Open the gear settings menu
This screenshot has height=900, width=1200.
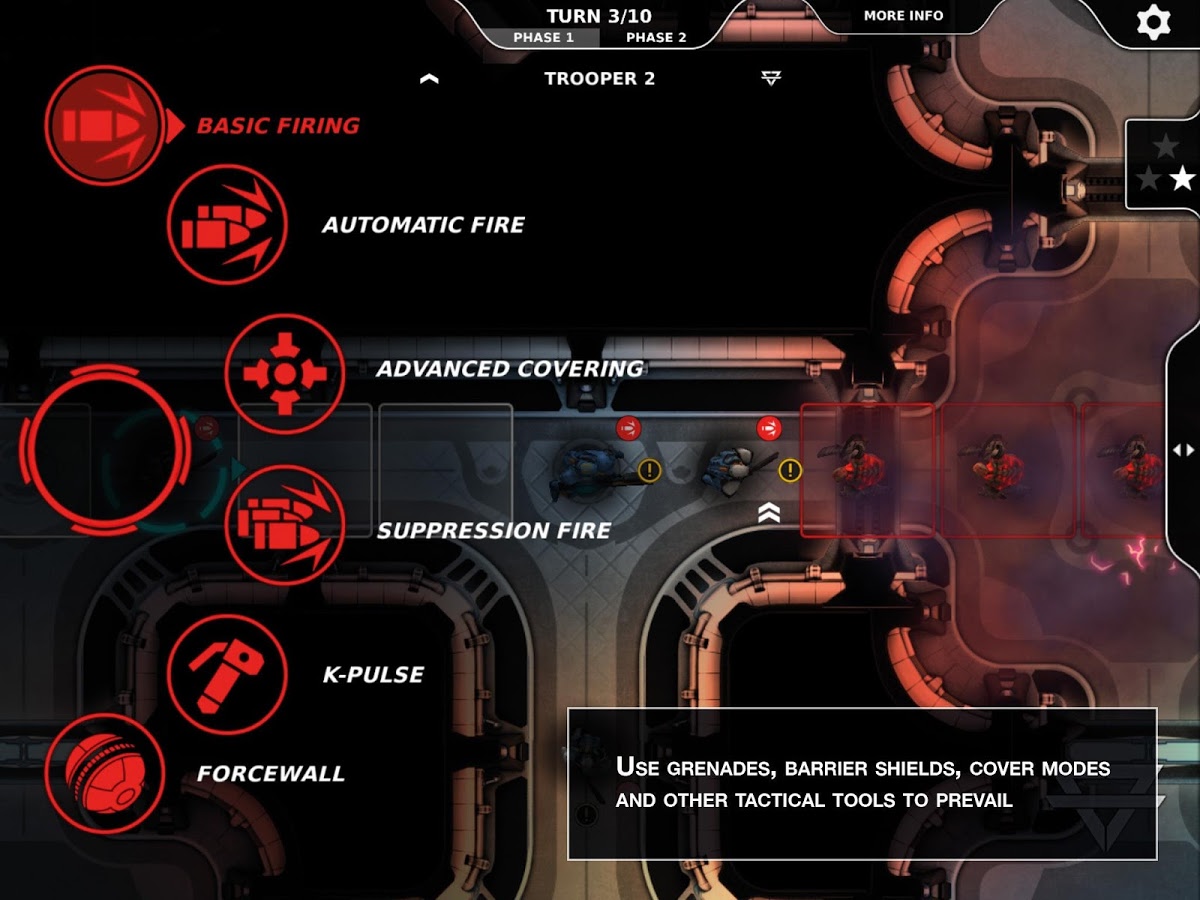pos(1153,22)
